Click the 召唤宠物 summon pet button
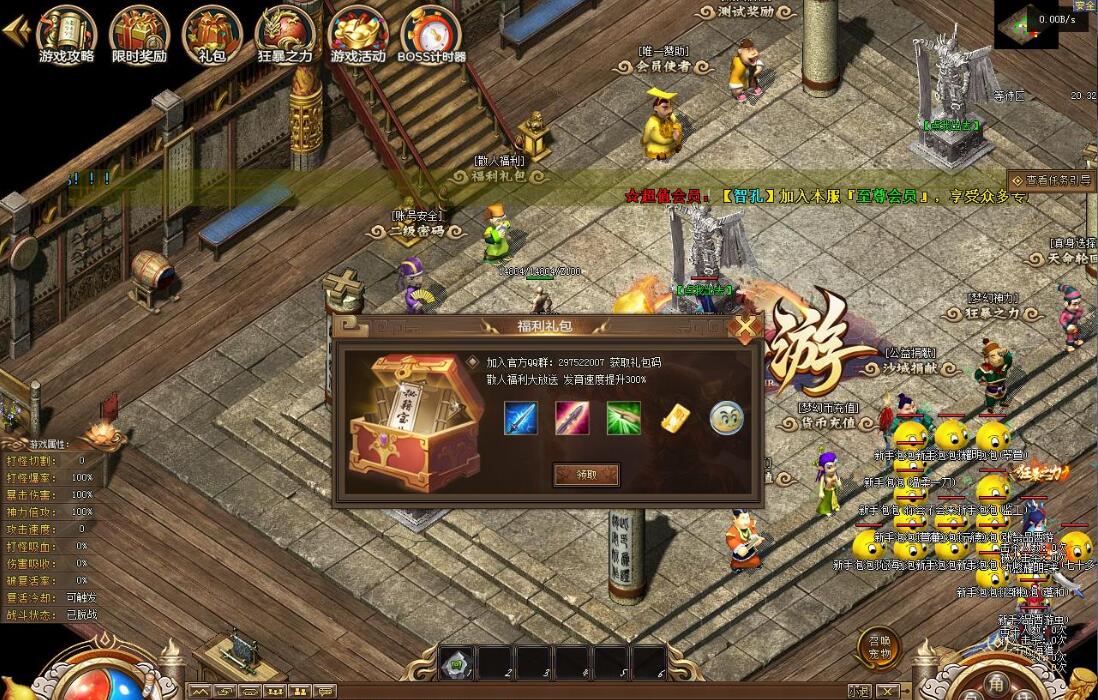The image size is (1098, 700). point(877,648)
